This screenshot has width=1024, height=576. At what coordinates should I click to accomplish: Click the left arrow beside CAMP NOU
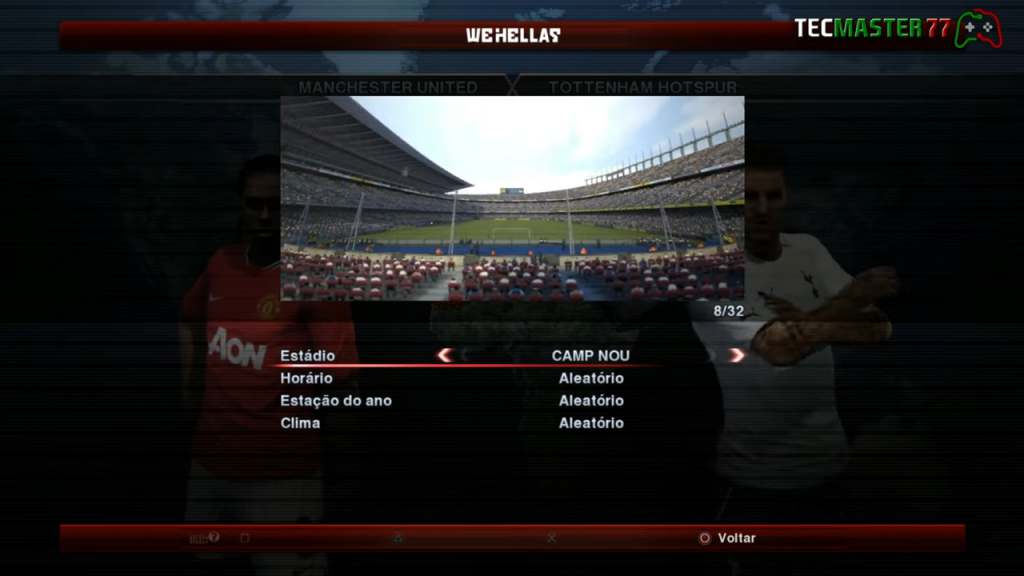[445, 355]
